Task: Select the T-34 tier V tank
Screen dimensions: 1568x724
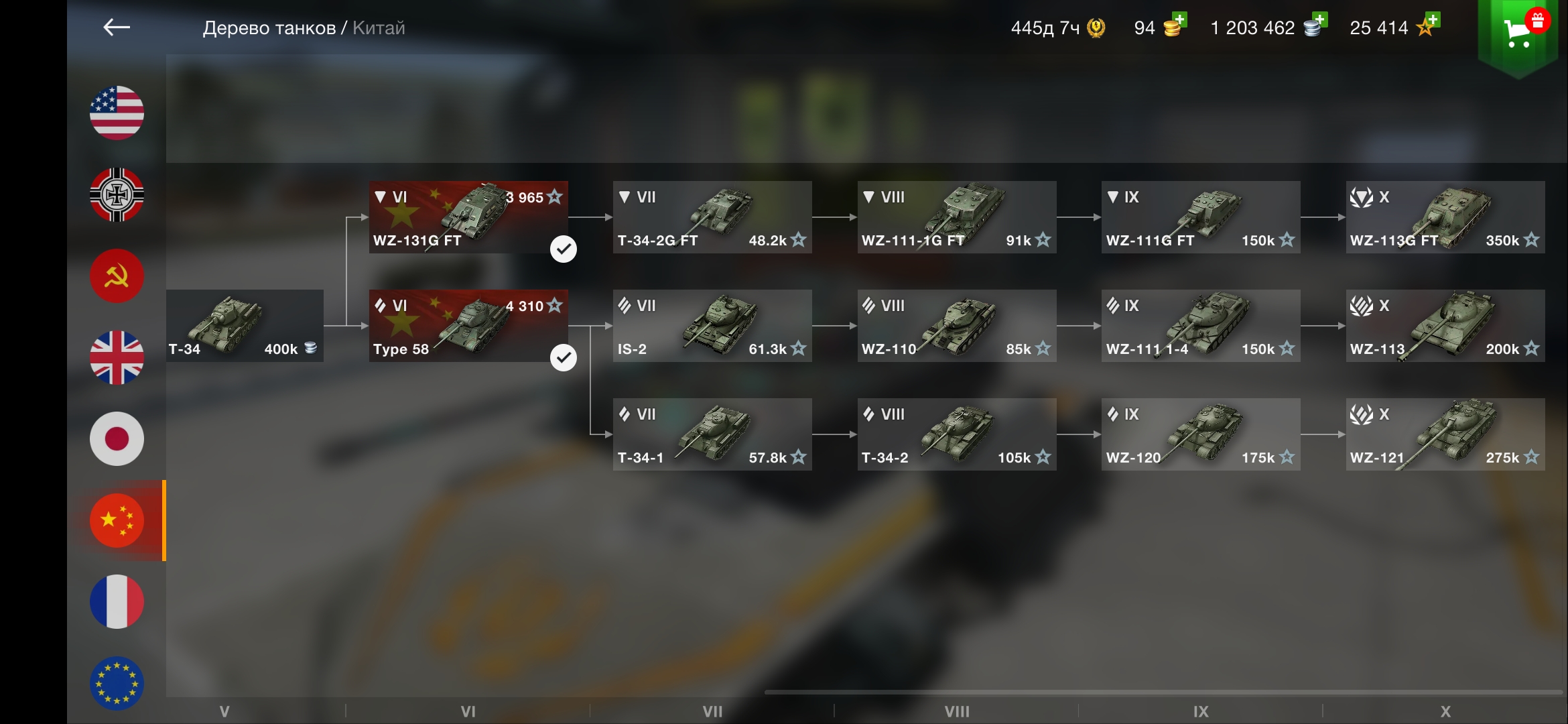Action: point(245,326)
